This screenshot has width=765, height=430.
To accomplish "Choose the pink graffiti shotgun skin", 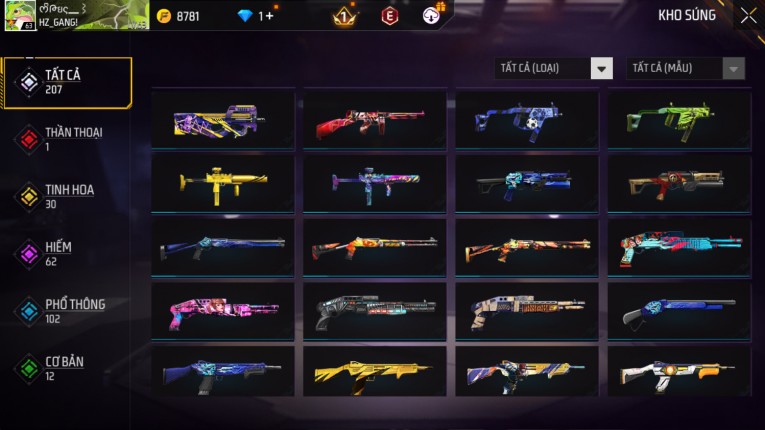I will click(223, 310).
